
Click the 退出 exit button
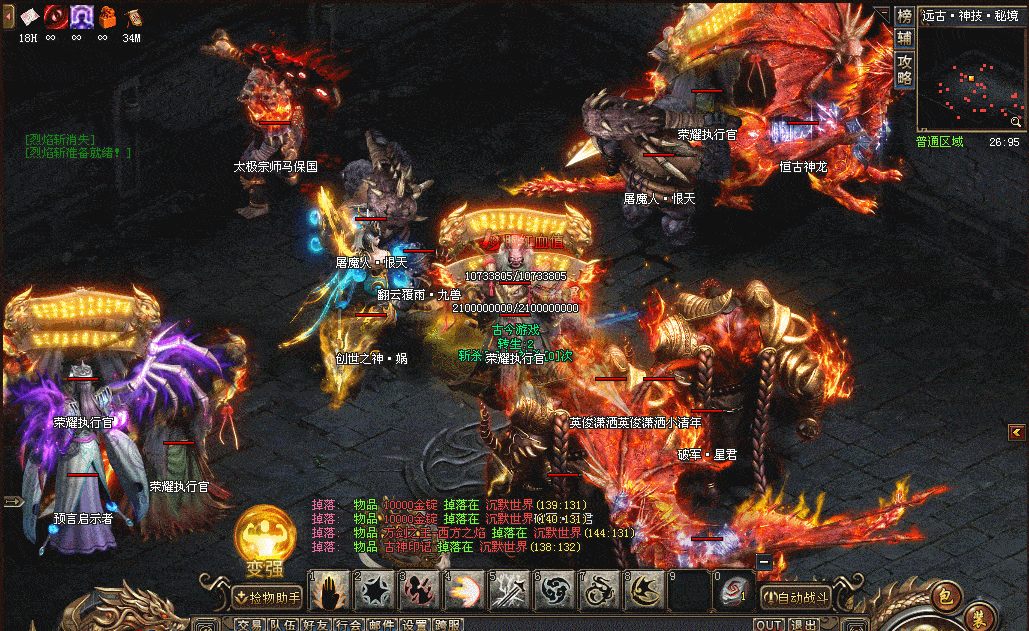pyautogui.click(x=802, y=625)
